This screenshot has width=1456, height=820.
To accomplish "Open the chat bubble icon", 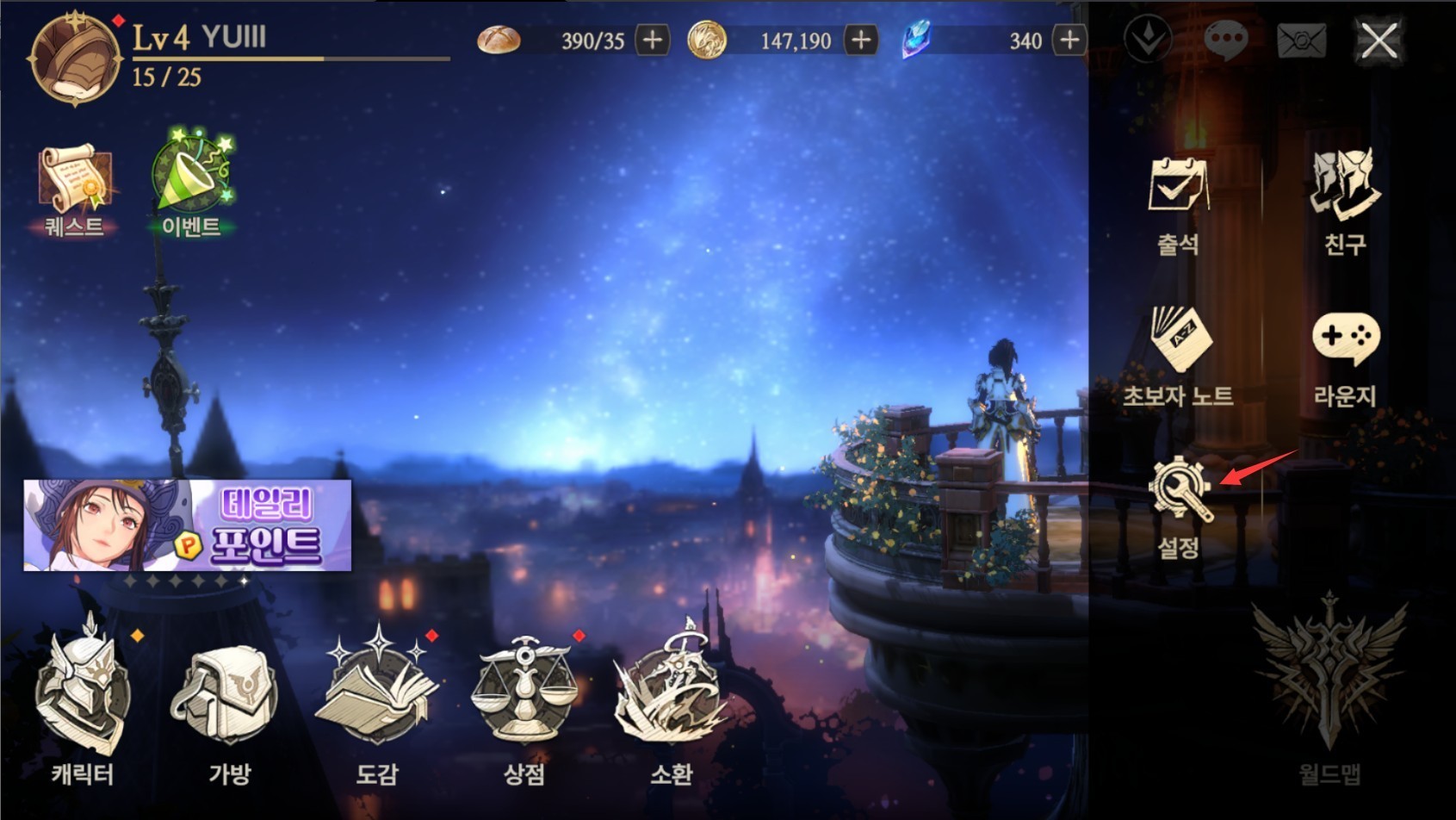I will 1226,39.
